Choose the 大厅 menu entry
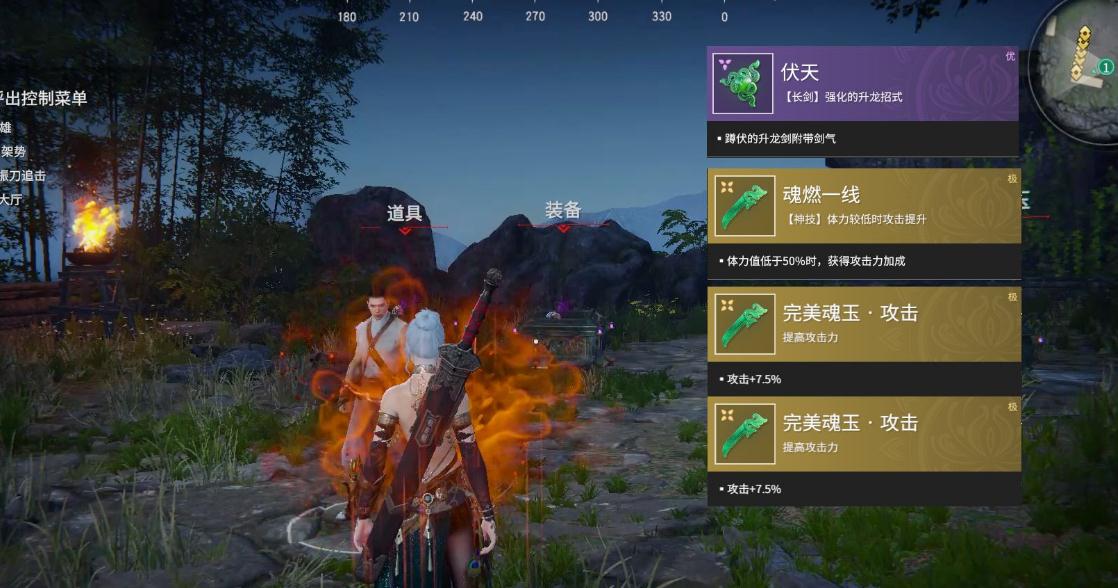 click(11, 199)
